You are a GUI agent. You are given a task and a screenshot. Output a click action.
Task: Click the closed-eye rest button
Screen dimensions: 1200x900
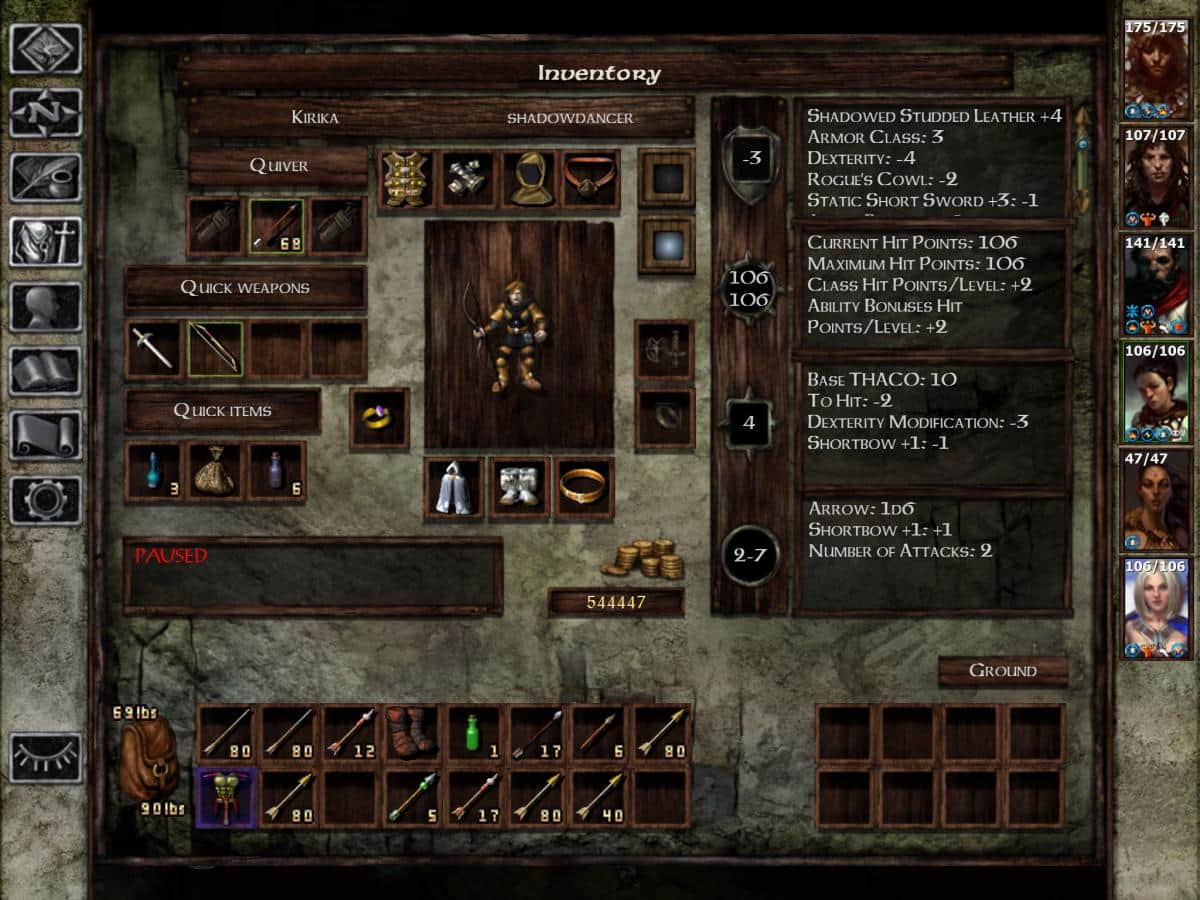pos(45,757)
